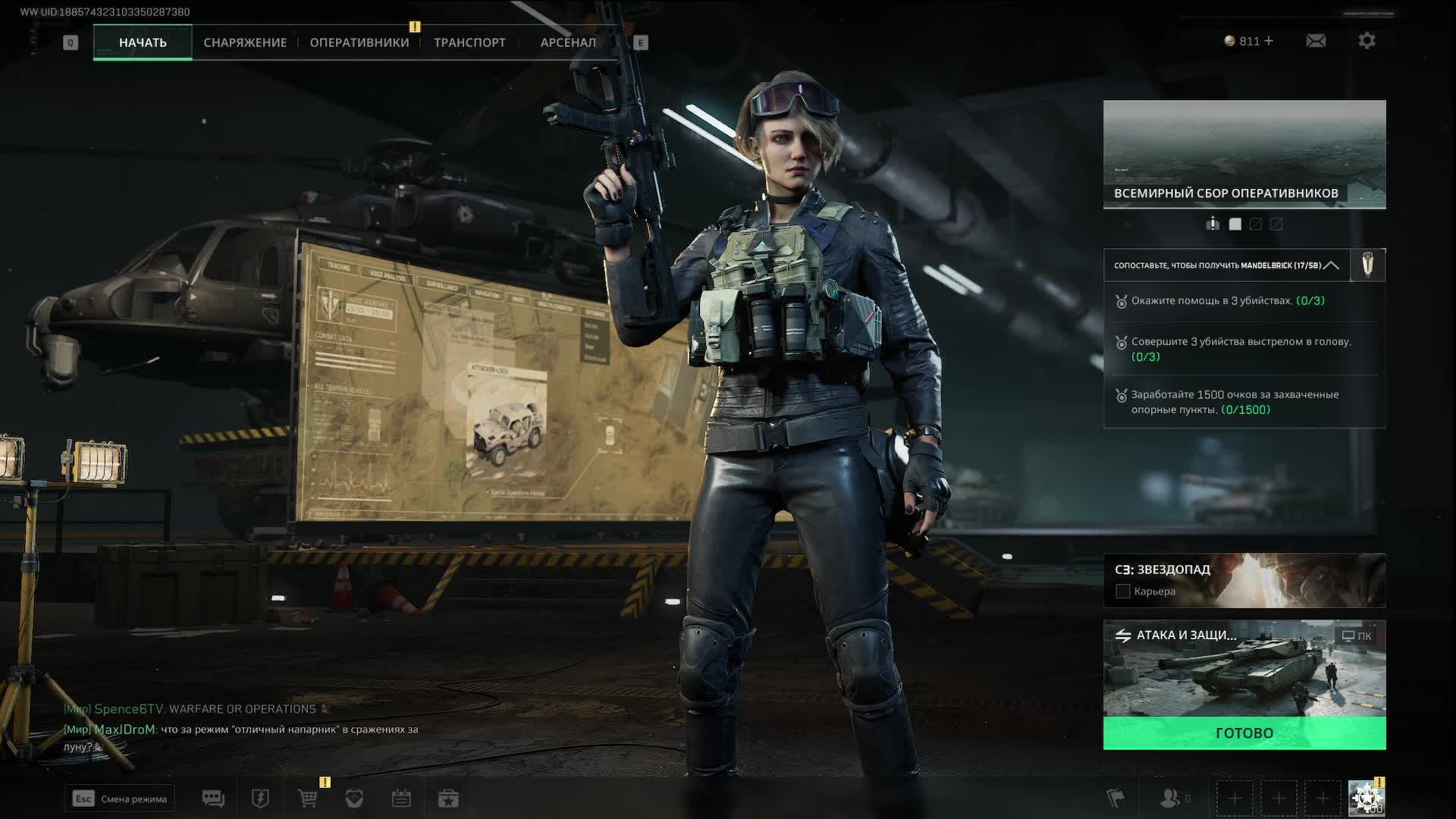The width and height of the screenshot is (1456, 819).
Task: Go to the ТРАНСПОРТ tab
Action: 469,42
